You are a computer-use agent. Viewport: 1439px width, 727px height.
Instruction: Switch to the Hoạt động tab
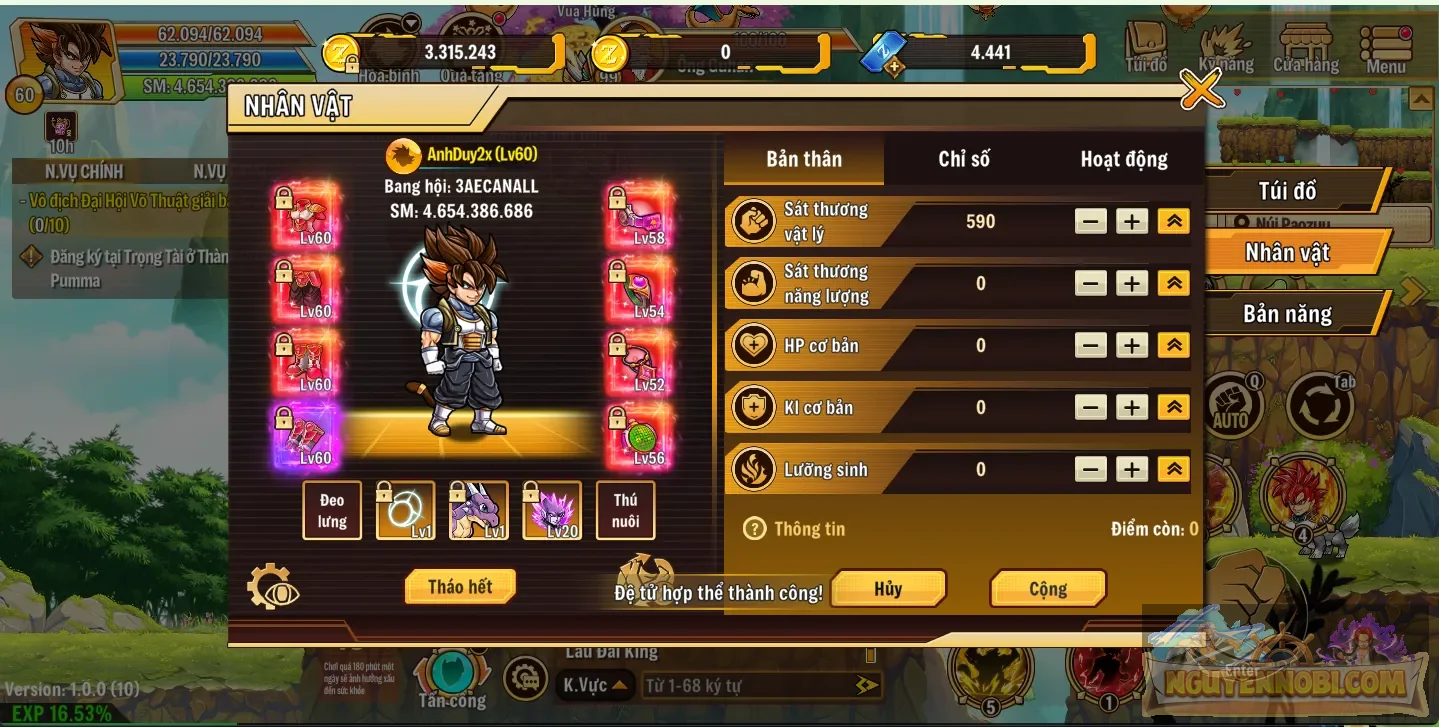[1123, 159]
